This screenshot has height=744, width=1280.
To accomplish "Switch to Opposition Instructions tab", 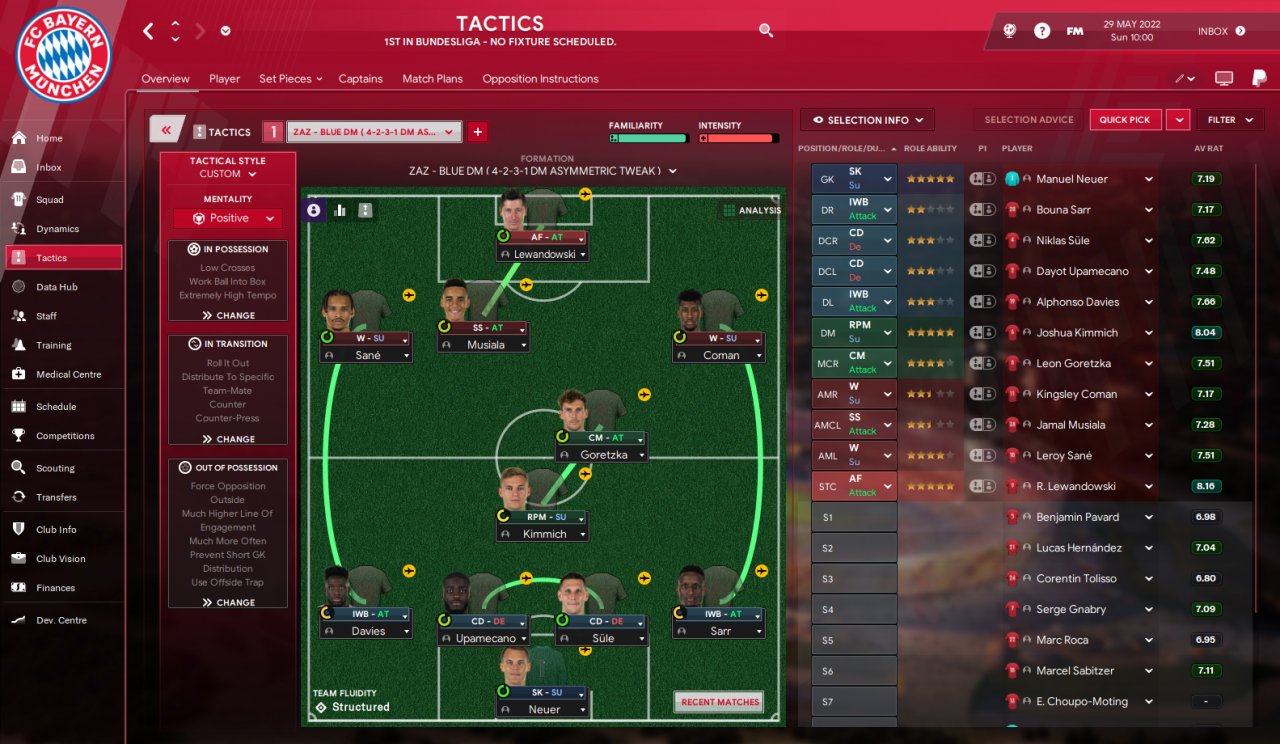I will point(540,79).
